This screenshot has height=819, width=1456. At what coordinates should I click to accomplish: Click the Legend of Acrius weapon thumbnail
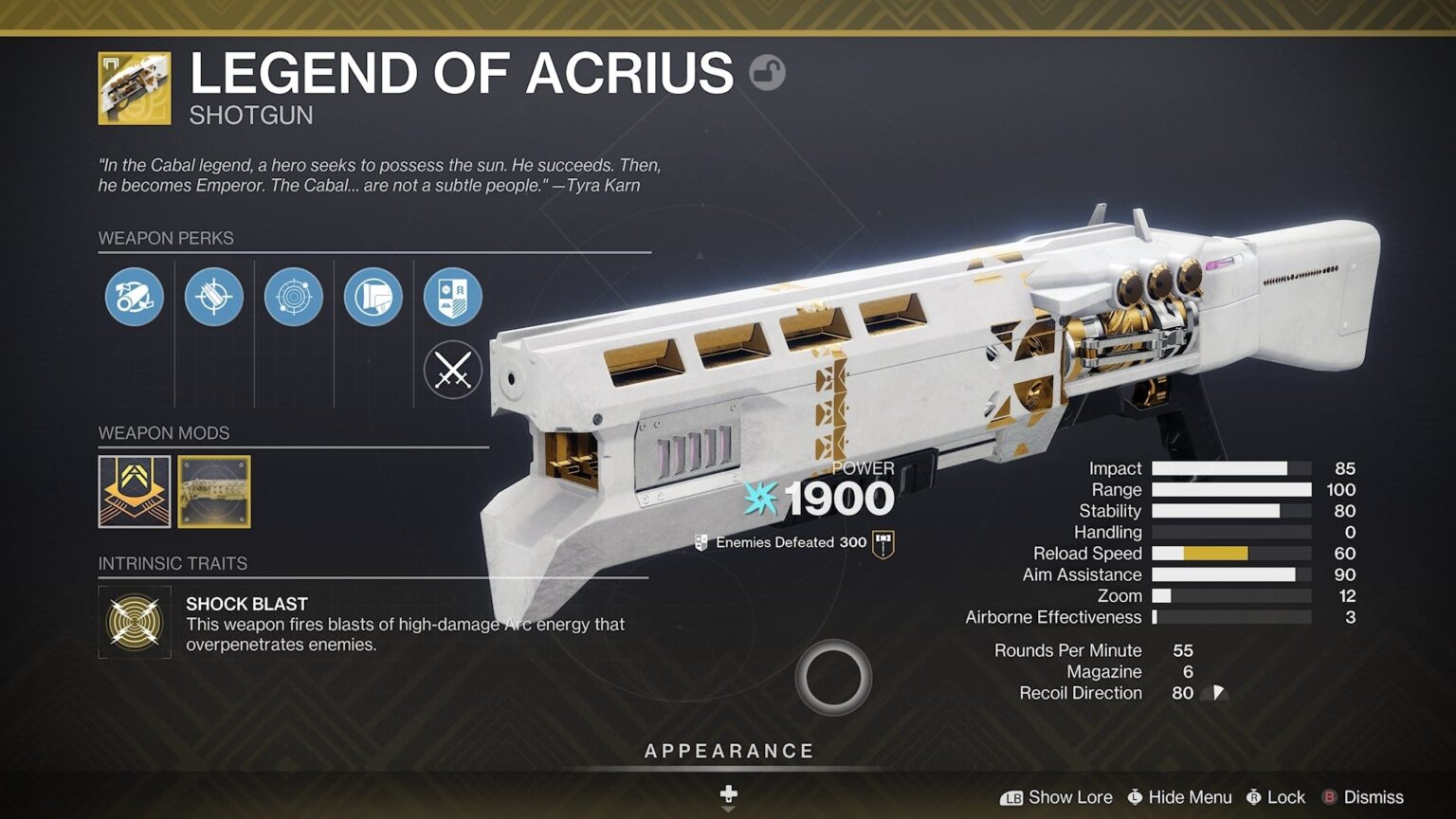pos(134,90)
